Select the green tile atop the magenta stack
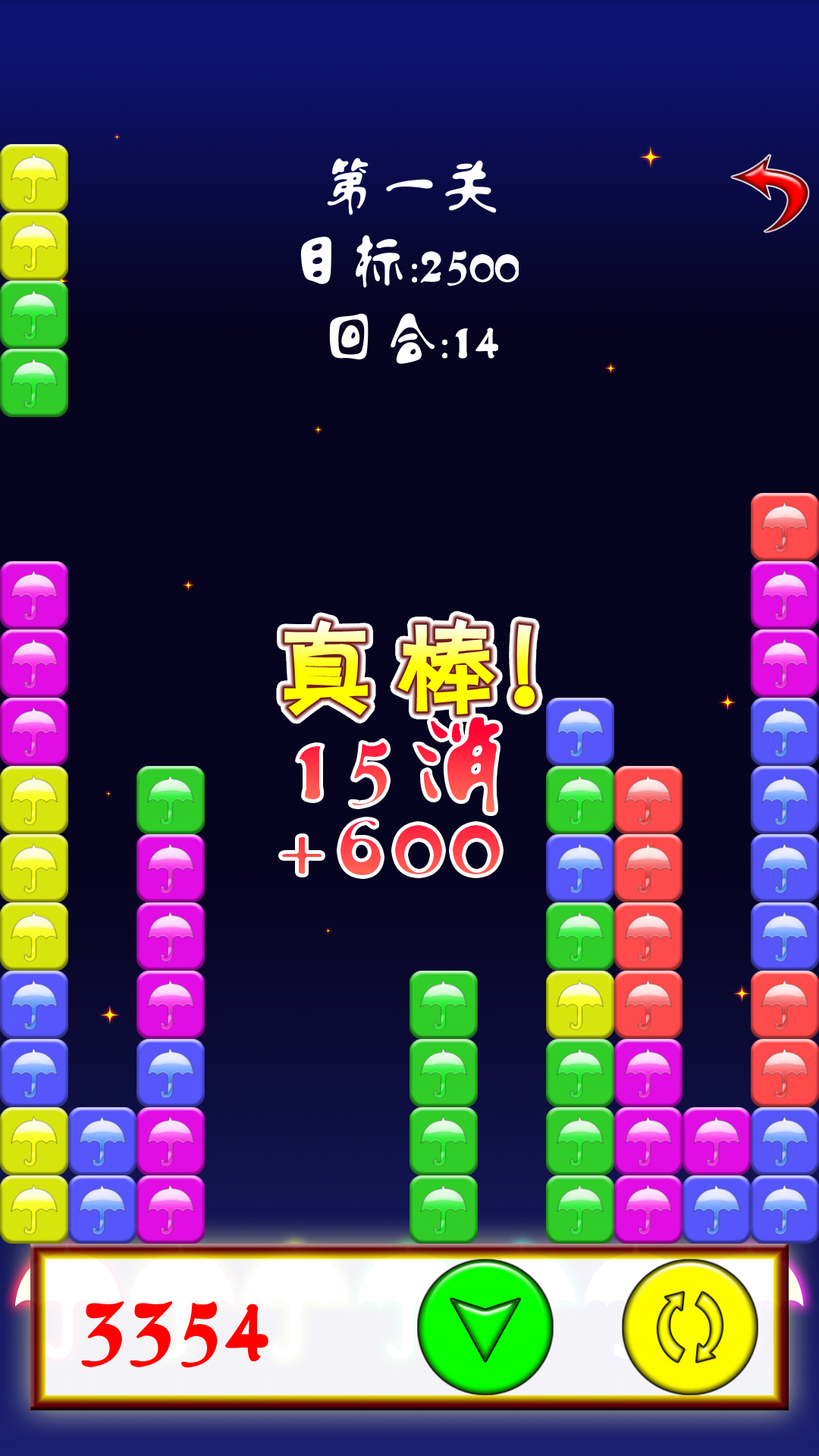The image size is (819, 1456). click(171, 800)
